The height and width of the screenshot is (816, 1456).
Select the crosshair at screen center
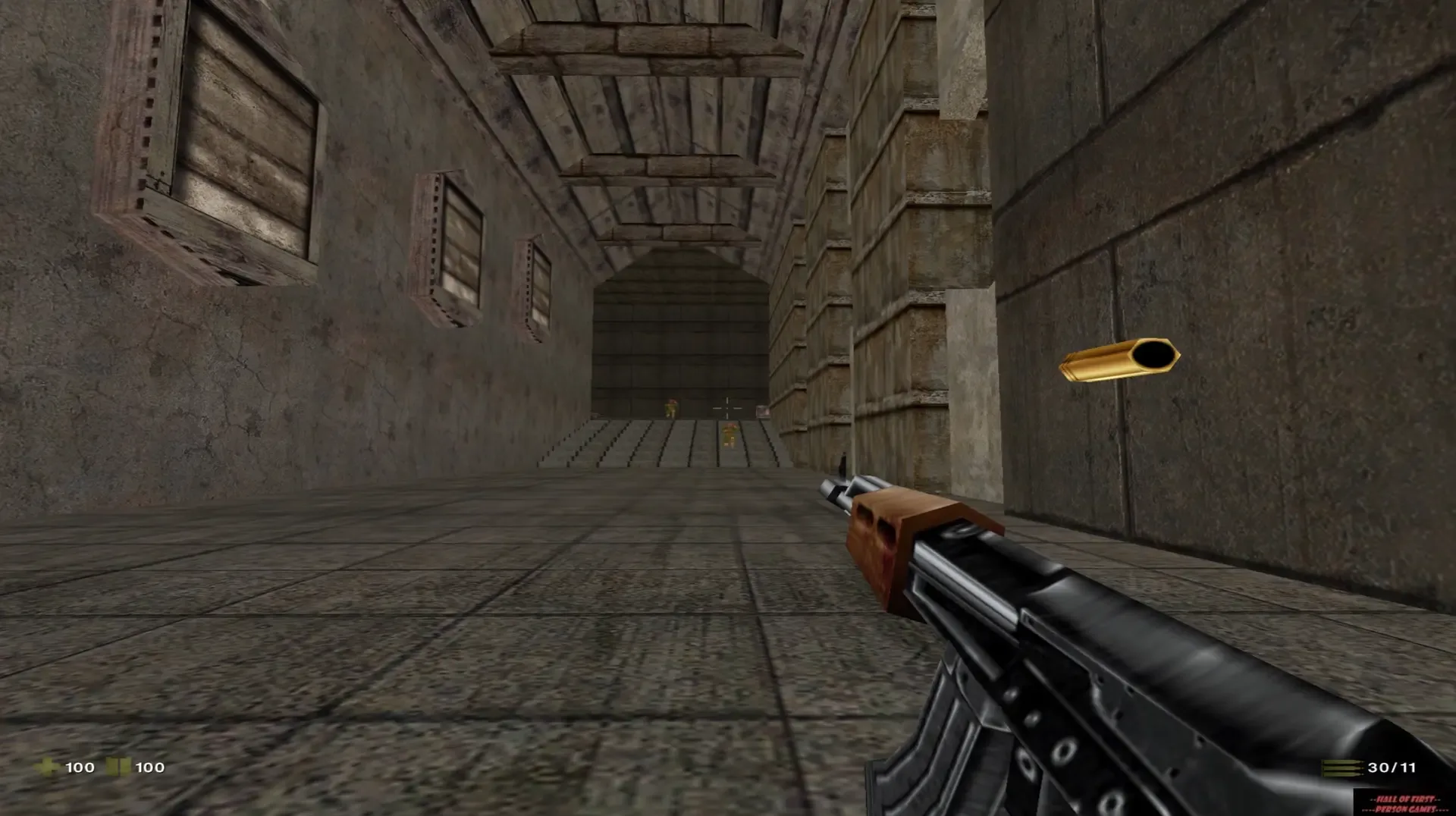[728, 408]
